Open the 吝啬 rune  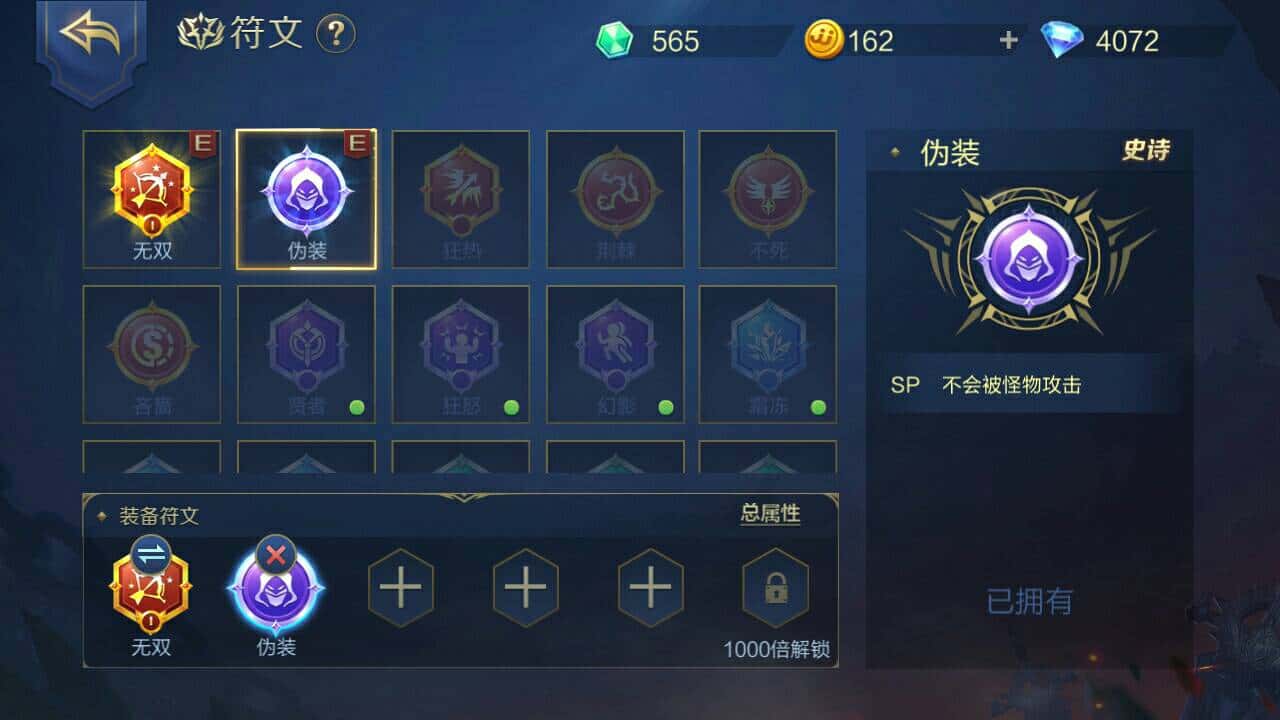point(151,350)
